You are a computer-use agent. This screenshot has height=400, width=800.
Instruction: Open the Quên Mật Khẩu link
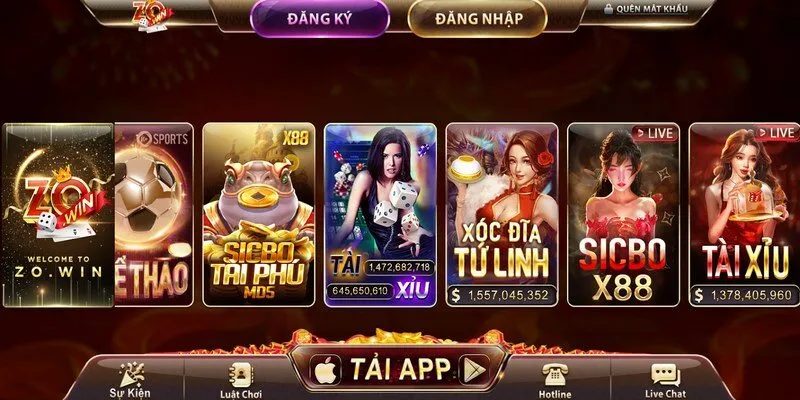[659, 9]
